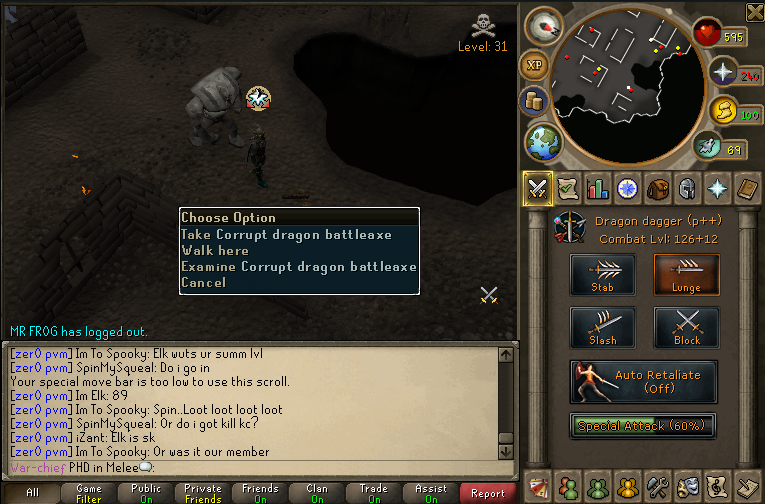Toggle the Trade chat filter
765x504 pixels.
pos(374,493)
